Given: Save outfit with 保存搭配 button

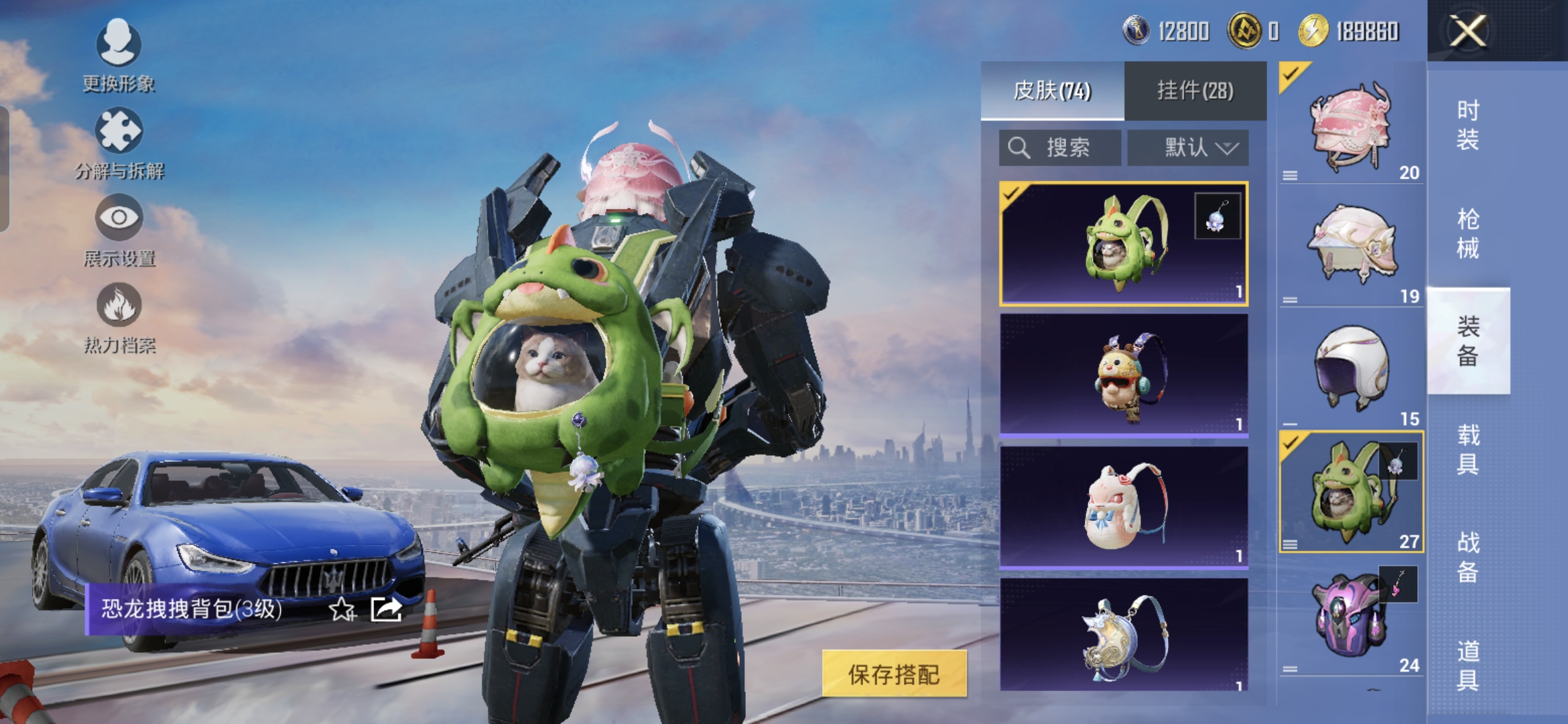Looking at the screenshot, I should (894, 674).
